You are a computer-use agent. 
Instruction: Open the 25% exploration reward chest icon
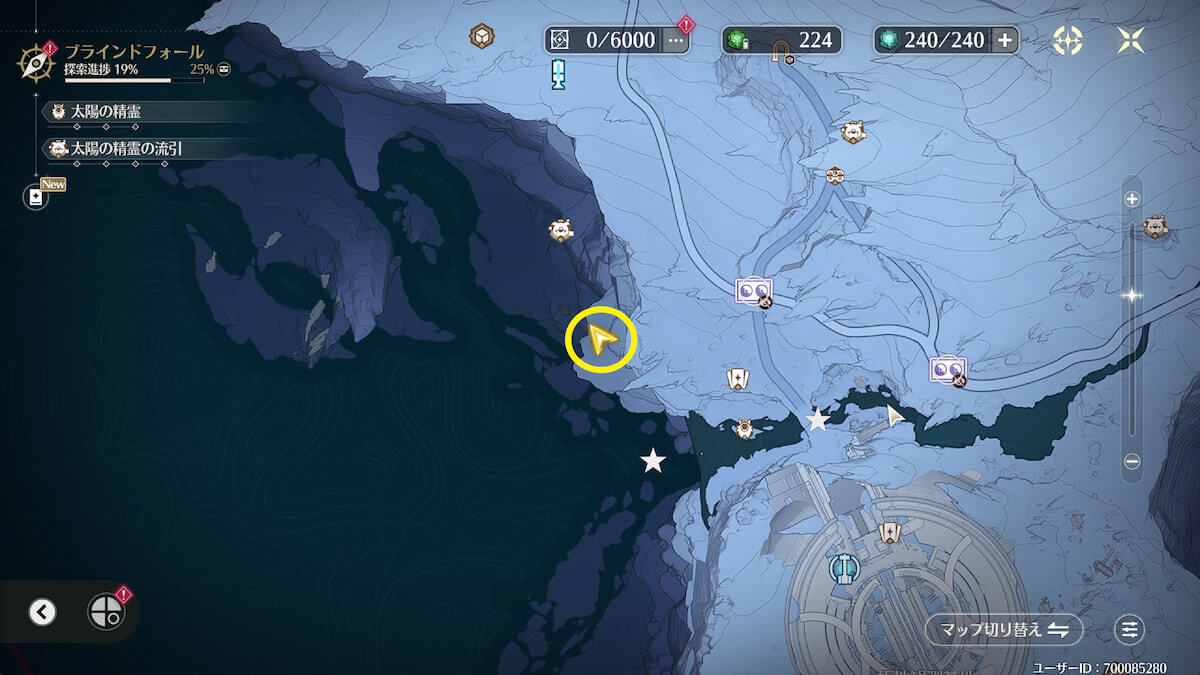(224, 70)
